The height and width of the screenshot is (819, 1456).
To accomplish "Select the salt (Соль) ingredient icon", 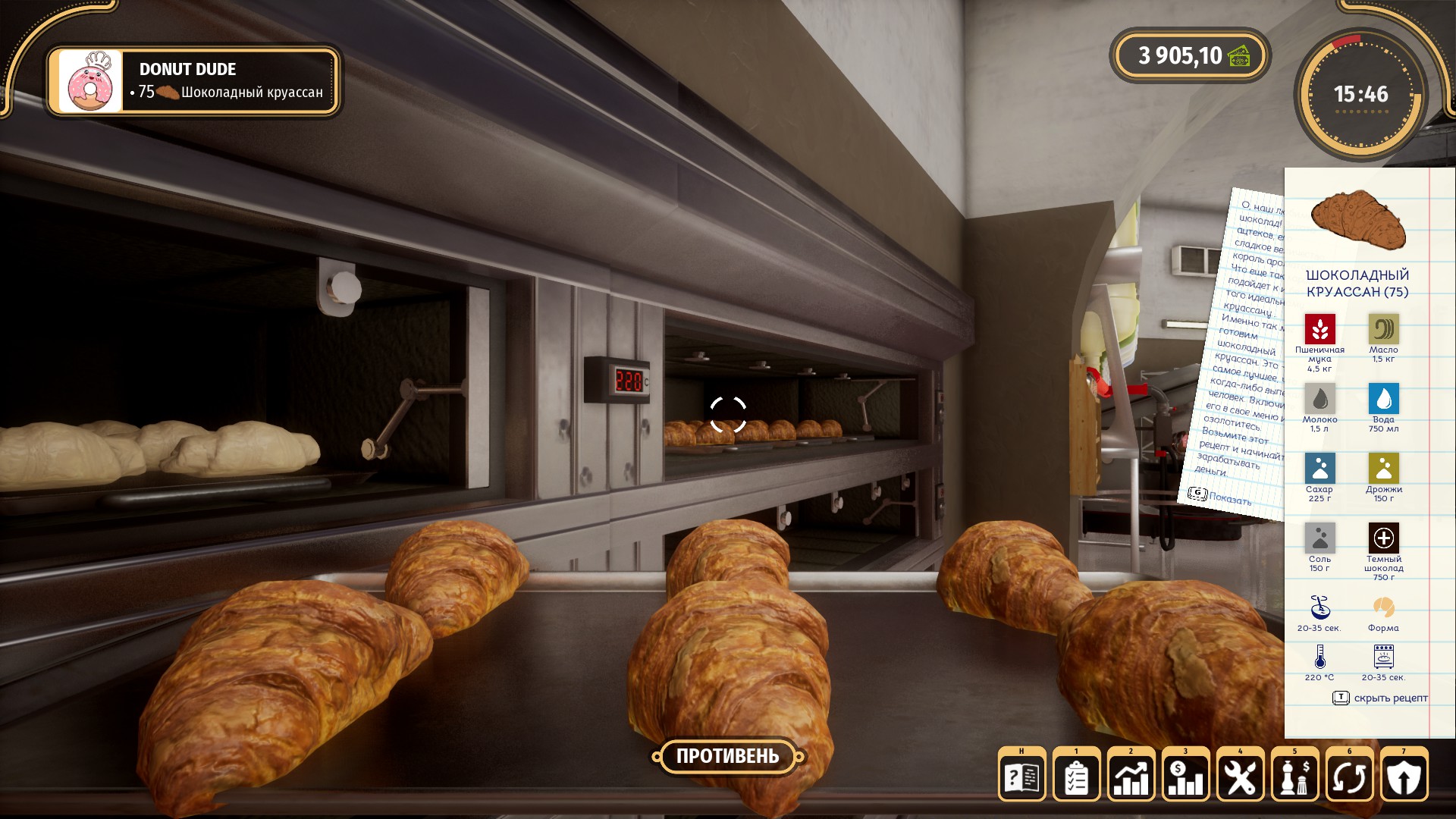I will point(1319,538).
